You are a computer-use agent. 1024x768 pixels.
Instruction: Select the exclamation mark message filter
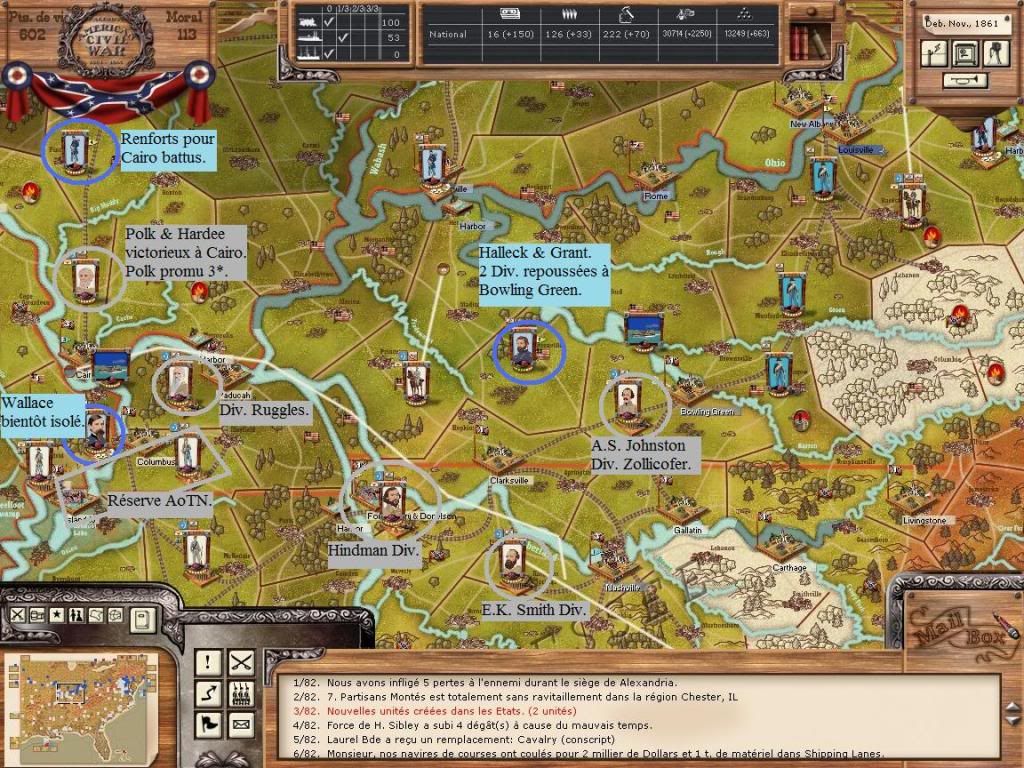pos(209,662)
